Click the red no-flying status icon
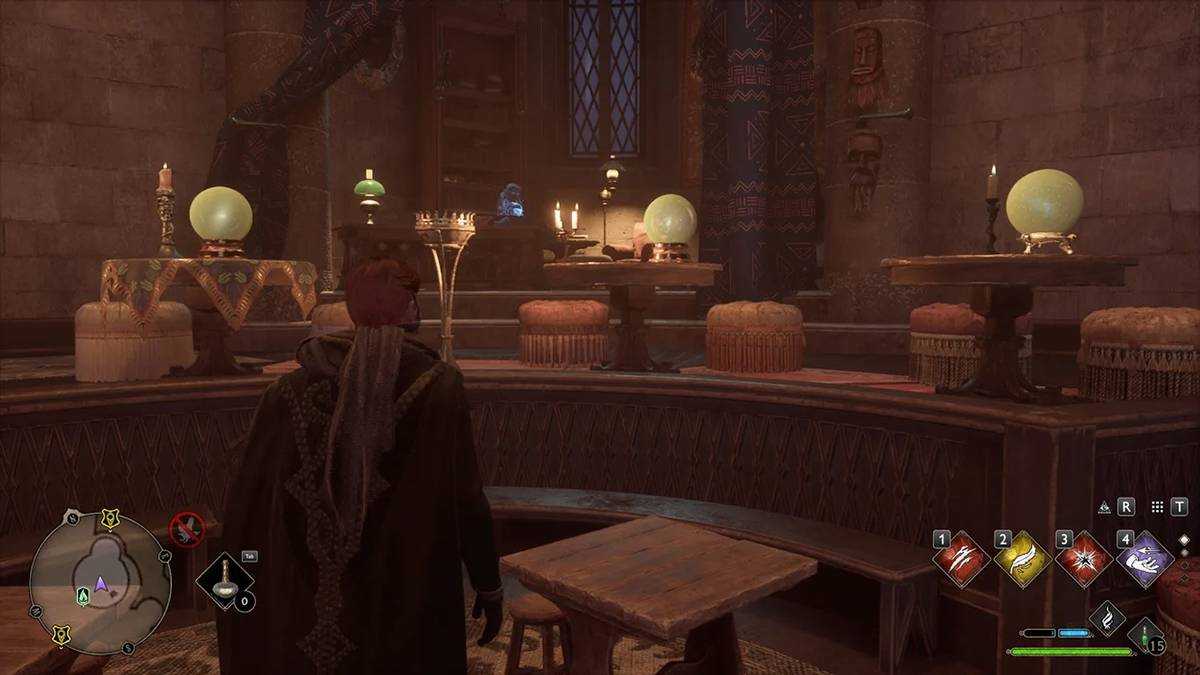 (186, 527)
